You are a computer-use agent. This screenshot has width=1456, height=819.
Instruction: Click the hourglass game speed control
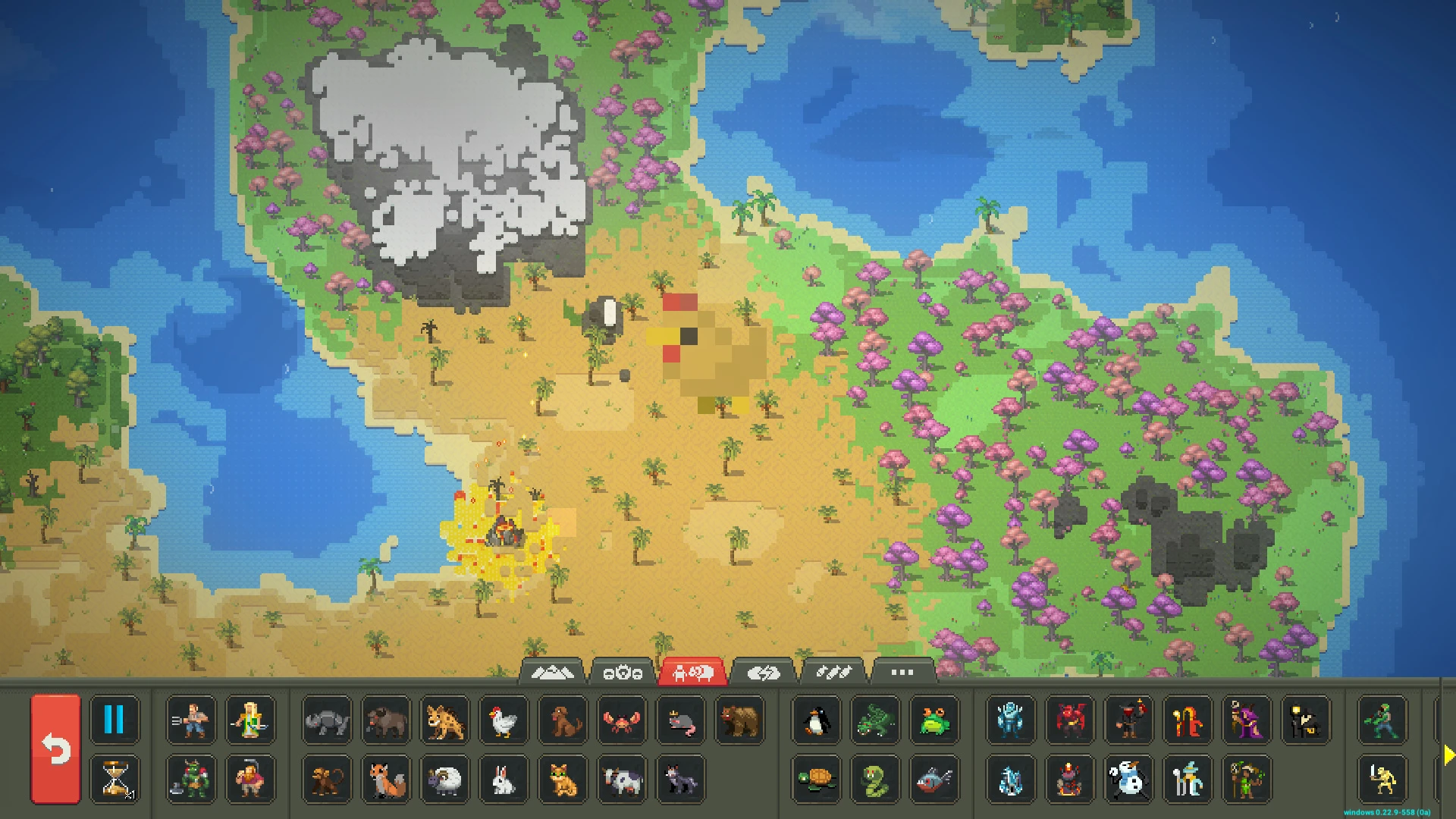[115, 780]
